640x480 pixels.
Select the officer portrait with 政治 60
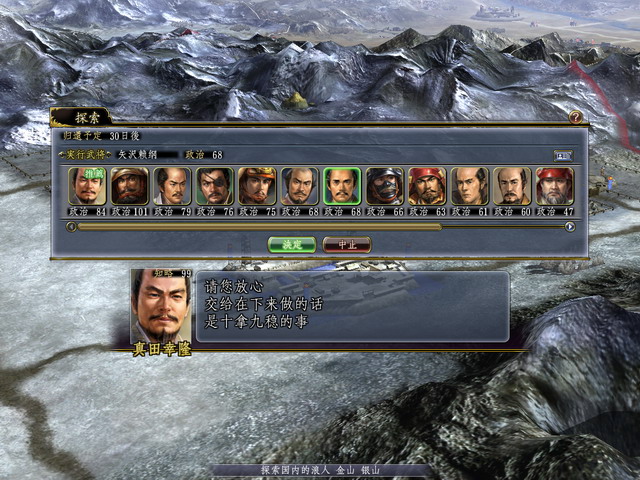click(513, 186)
